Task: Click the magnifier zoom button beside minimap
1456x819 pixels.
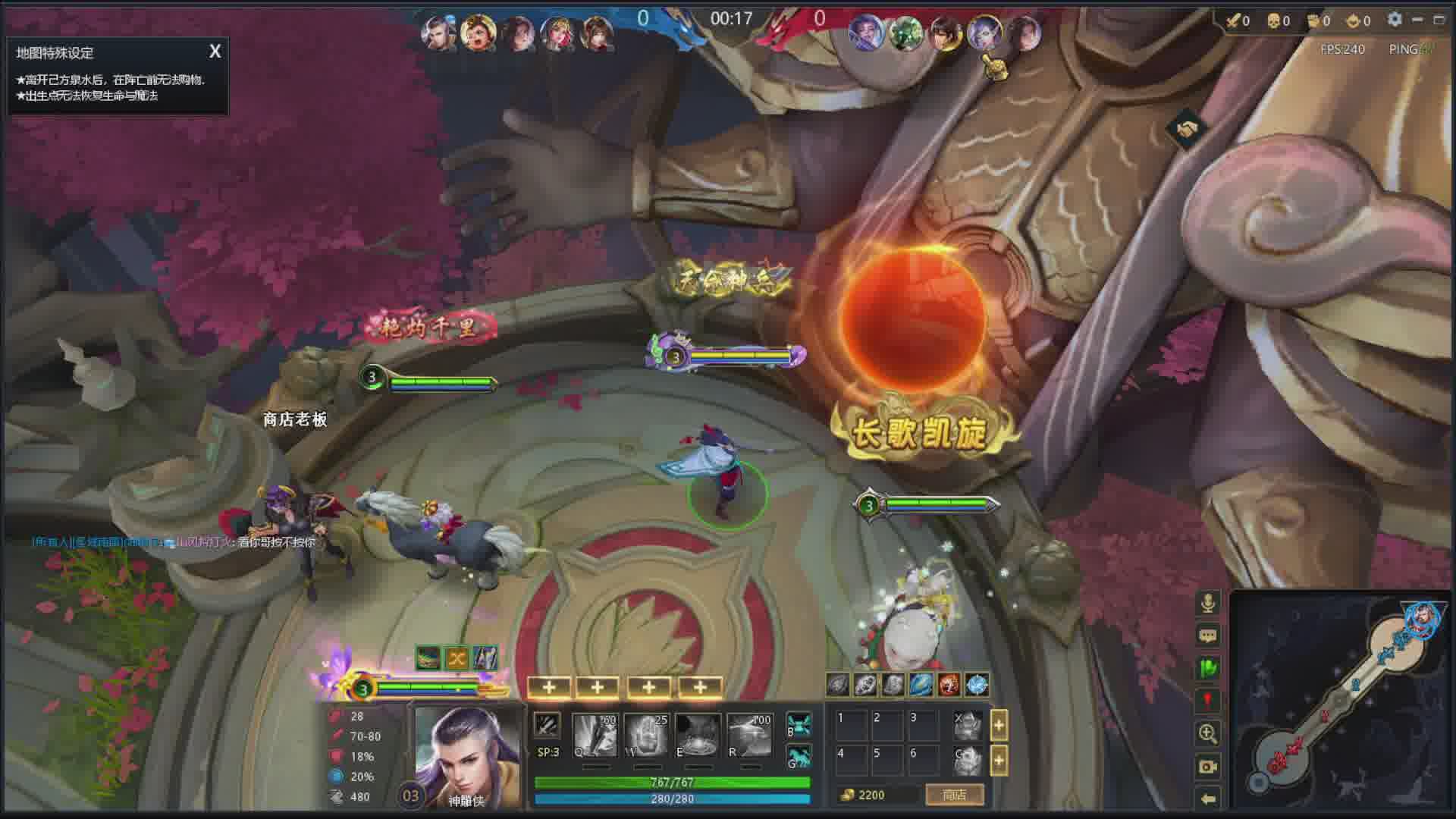Action: (1208, 733)
